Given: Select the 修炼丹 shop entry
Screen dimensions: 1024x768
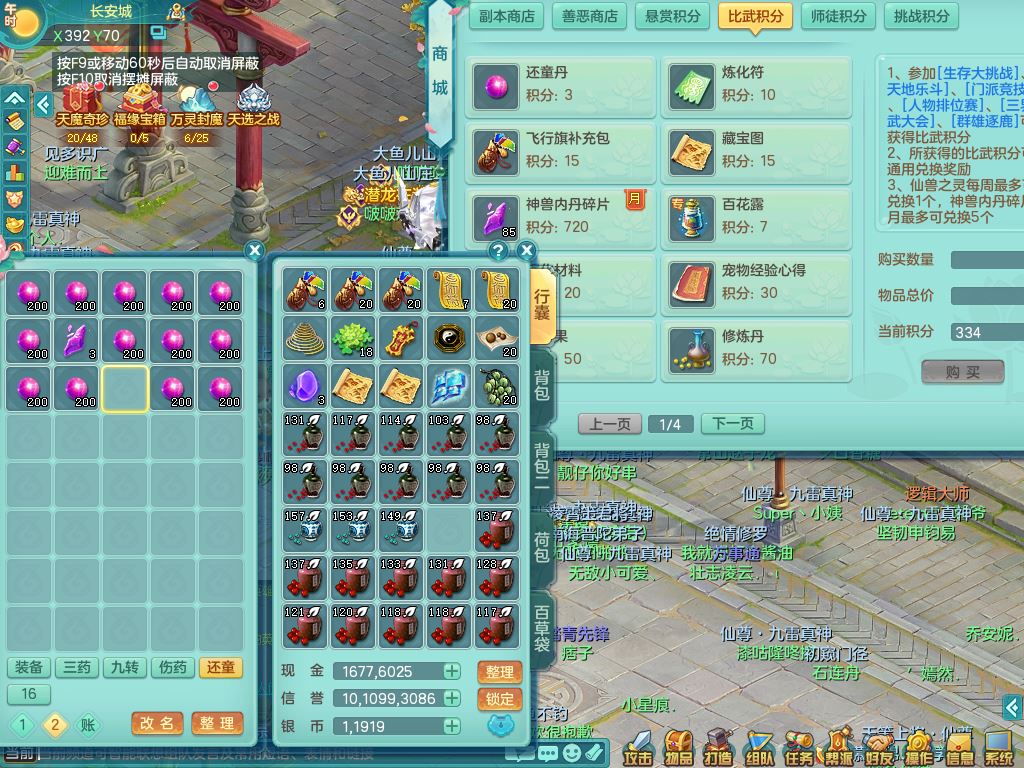Looking at the screenshot, I should coord(756,347).
